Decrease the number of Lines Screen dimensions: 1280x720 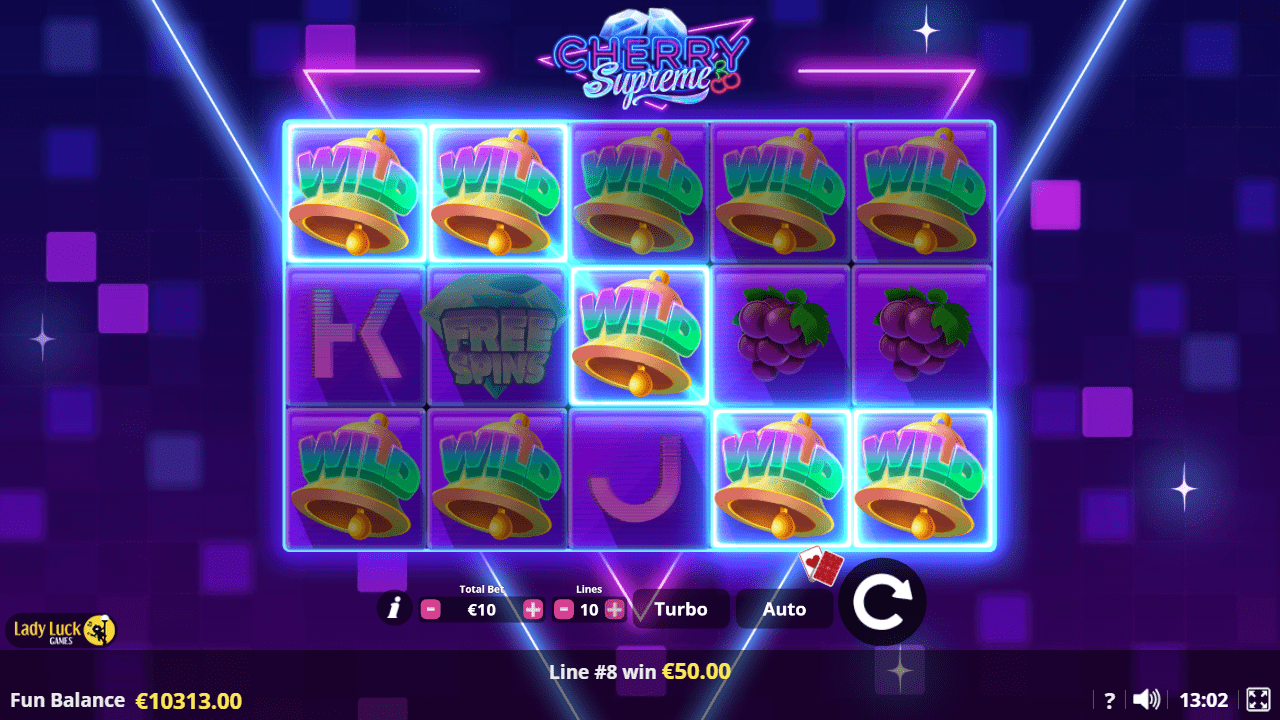[x=564, y=608]
